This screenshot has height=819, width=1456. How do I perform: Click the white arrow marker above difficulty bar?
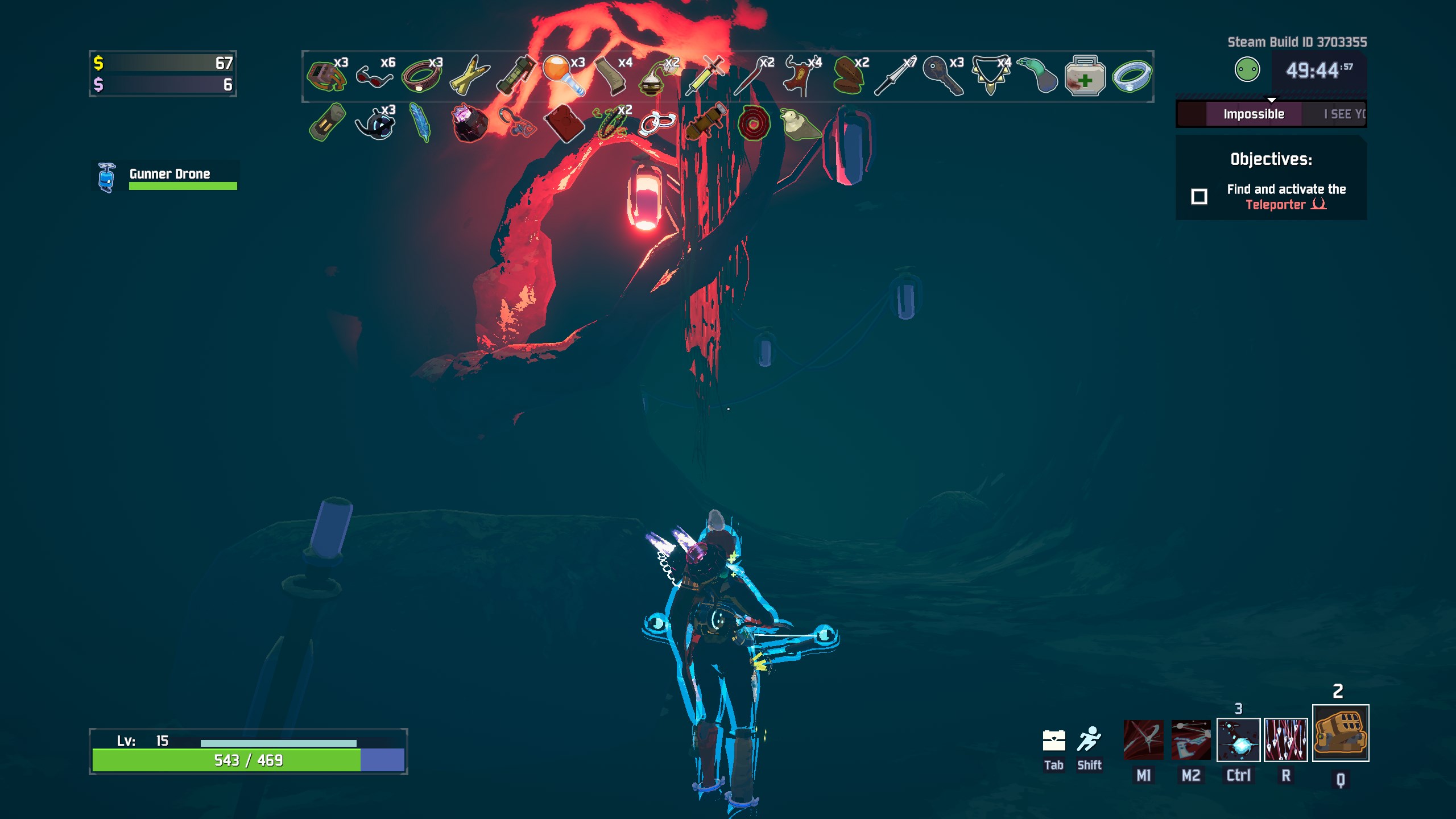(x=1271, y=98)
